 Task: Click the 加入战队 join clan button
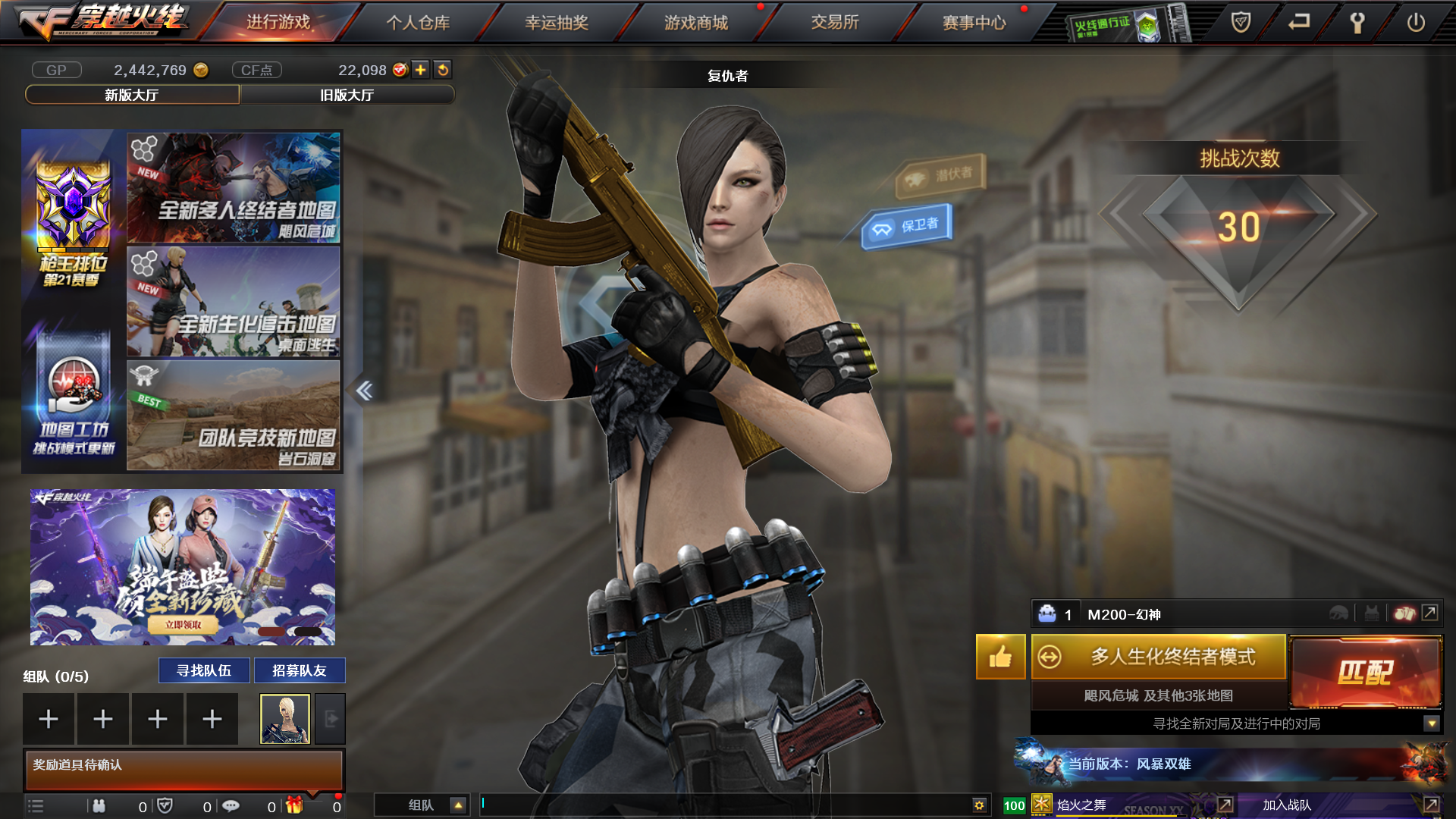click(1287, 805)
